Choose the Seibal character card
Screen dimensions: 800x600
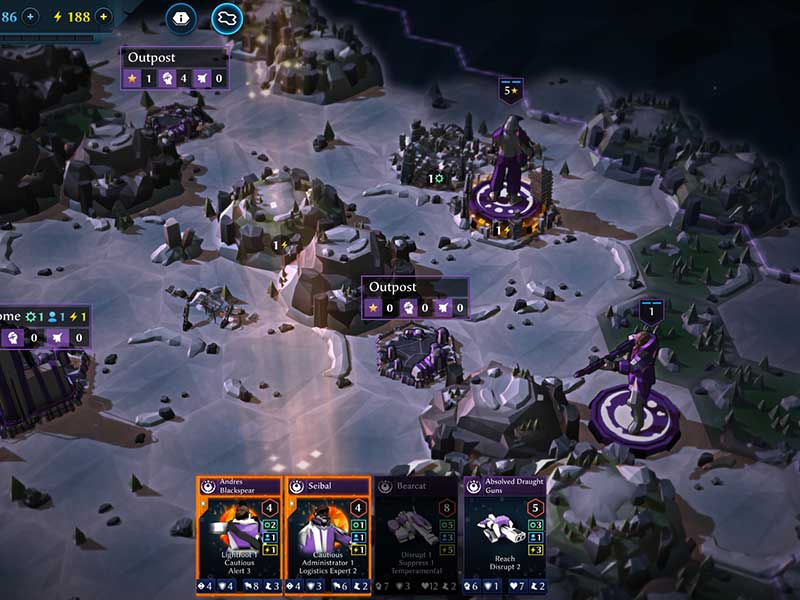click(329, 535)
